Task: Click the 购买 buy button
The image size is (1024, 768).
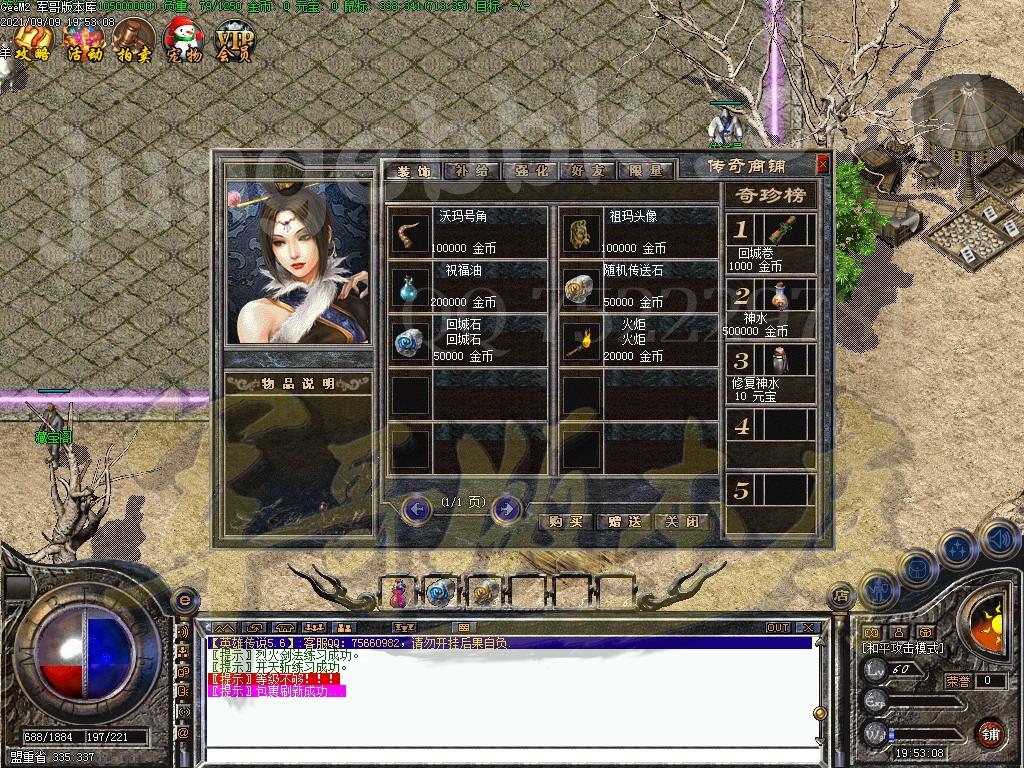Action: pyautogui.click(x=566, y=522)
